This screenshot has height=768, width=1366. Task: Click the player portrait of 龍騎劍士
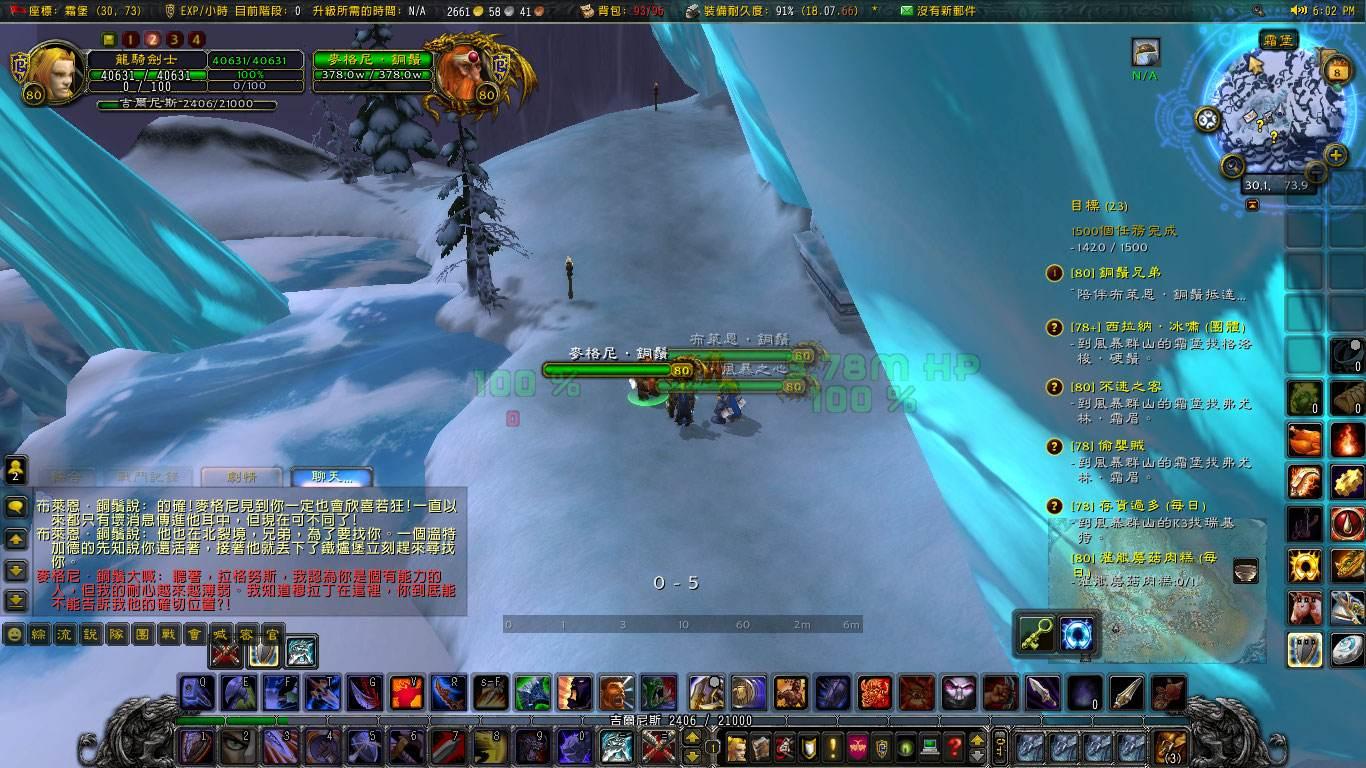56,71
